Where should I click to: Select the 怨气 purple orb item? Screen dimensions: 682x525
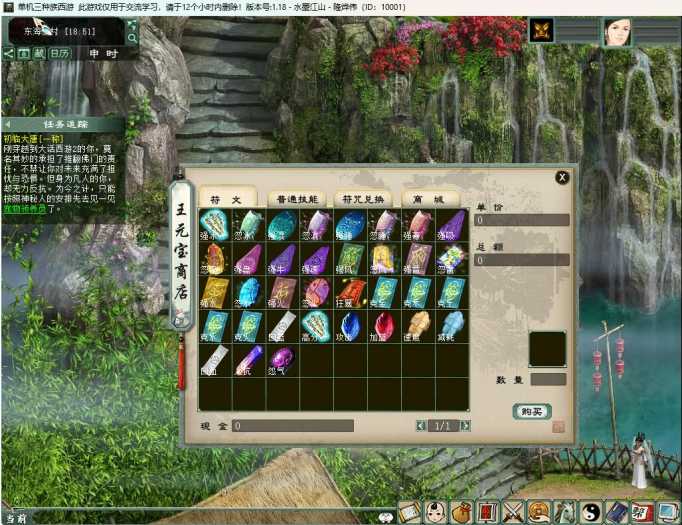[x=282, y=358]
